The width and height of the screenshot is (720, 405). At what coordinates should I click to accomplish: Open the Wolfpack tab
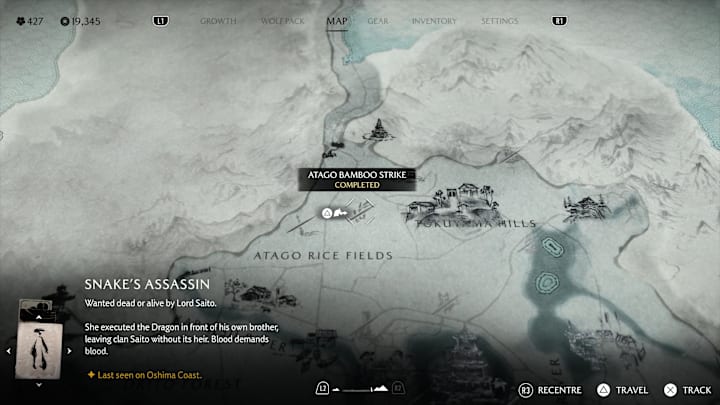281,20
